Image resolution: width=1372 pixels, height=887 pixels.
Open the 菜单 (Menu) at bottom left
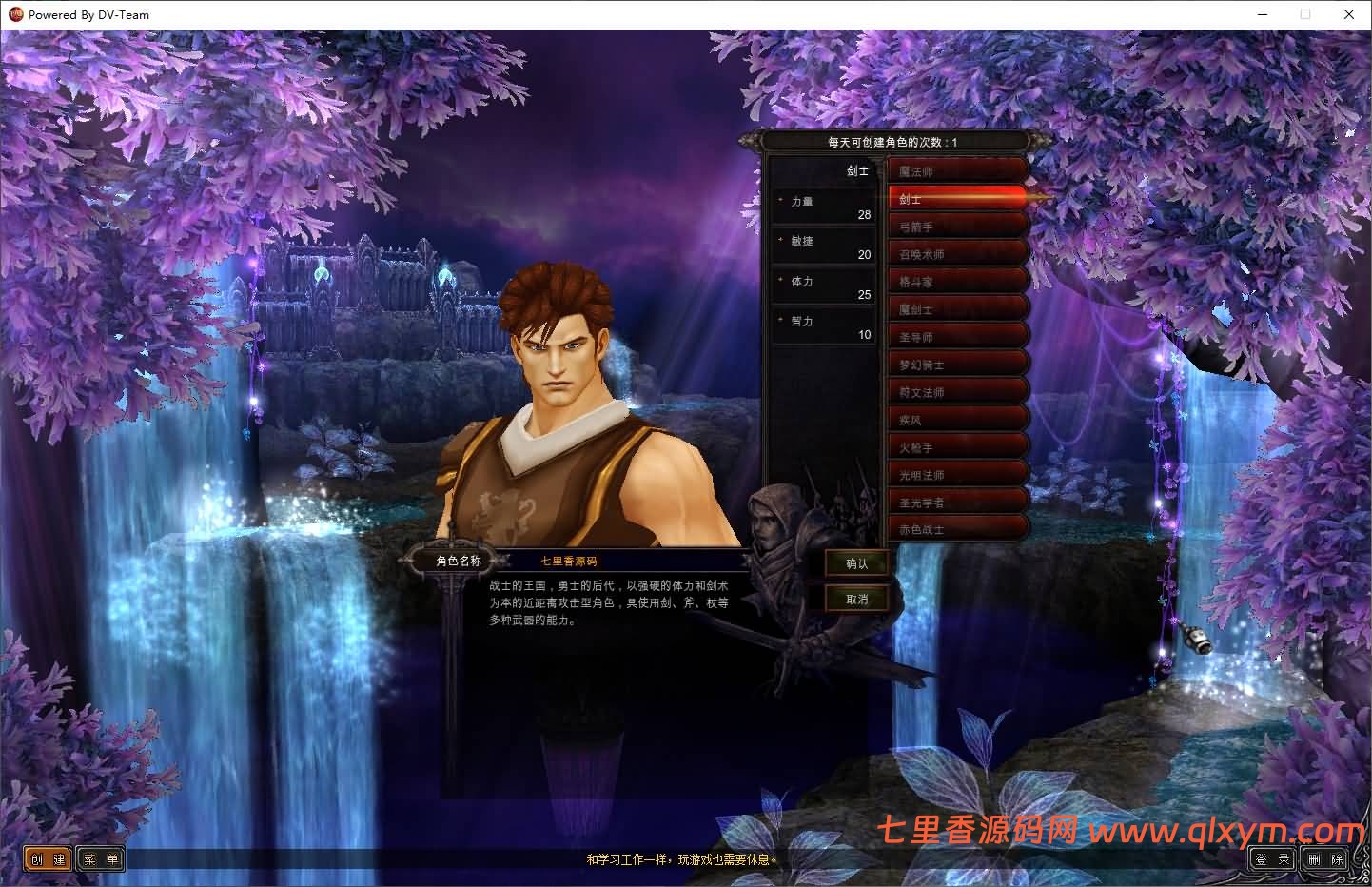click(100, 858)
